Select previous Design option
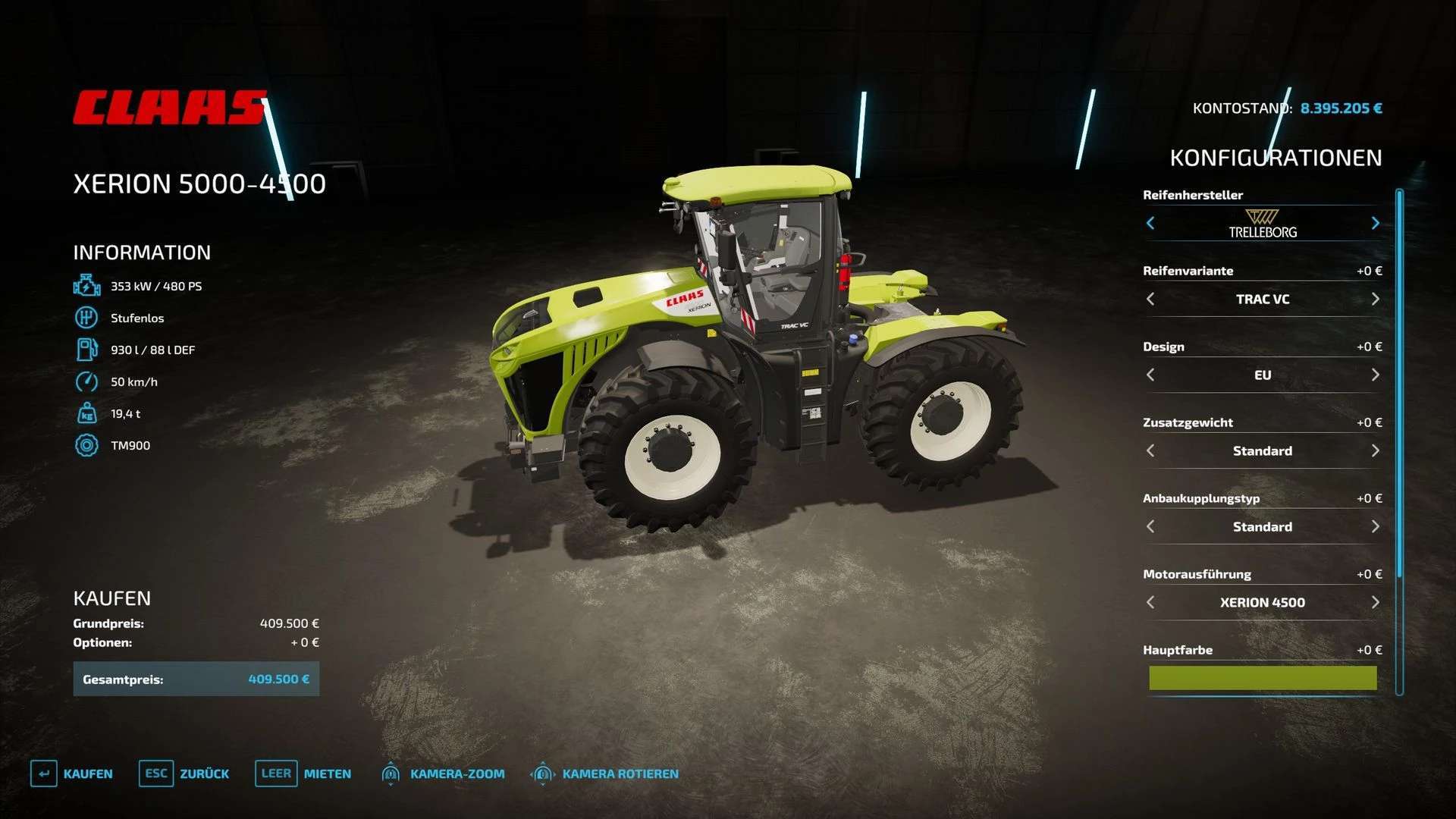The height and width of the screenshot is (819, 1456). pyautogui.click(x=1150, y=375)
